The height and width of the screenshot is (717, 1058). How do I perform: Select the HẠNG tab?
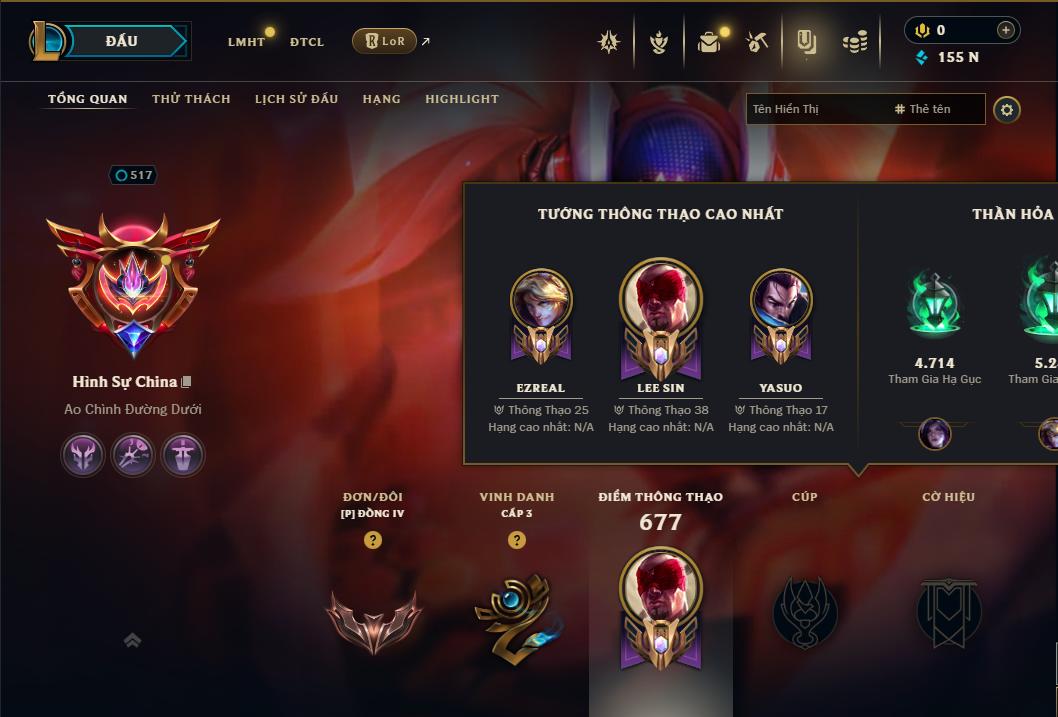coord(381,99)
